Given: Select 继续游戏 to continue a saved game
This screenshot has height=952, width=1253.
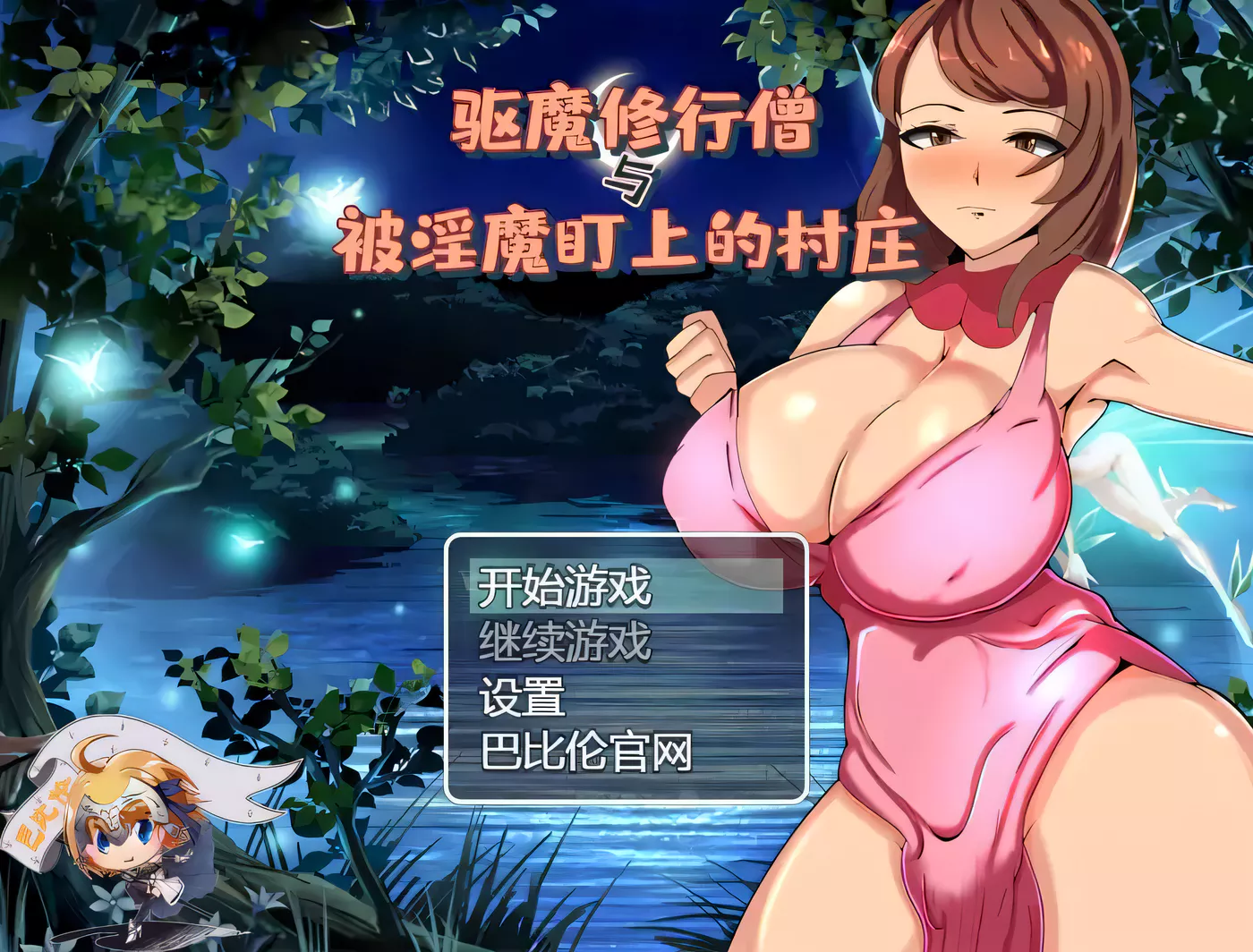Looking at the screenshot, I should pyautogui.click(x=566, y=641).
